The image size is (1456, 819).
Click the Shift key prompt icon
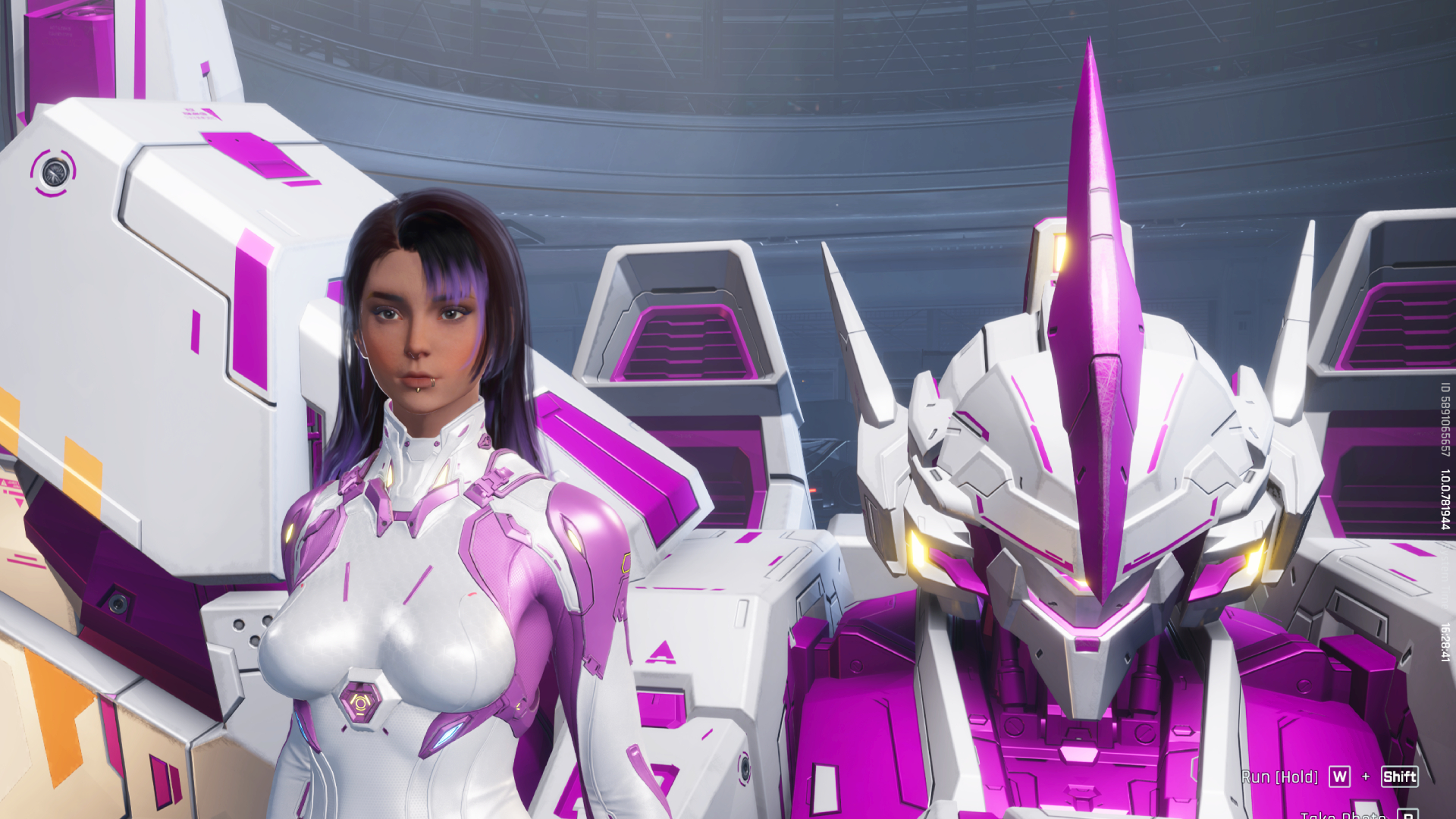(x=1398, y=777)
